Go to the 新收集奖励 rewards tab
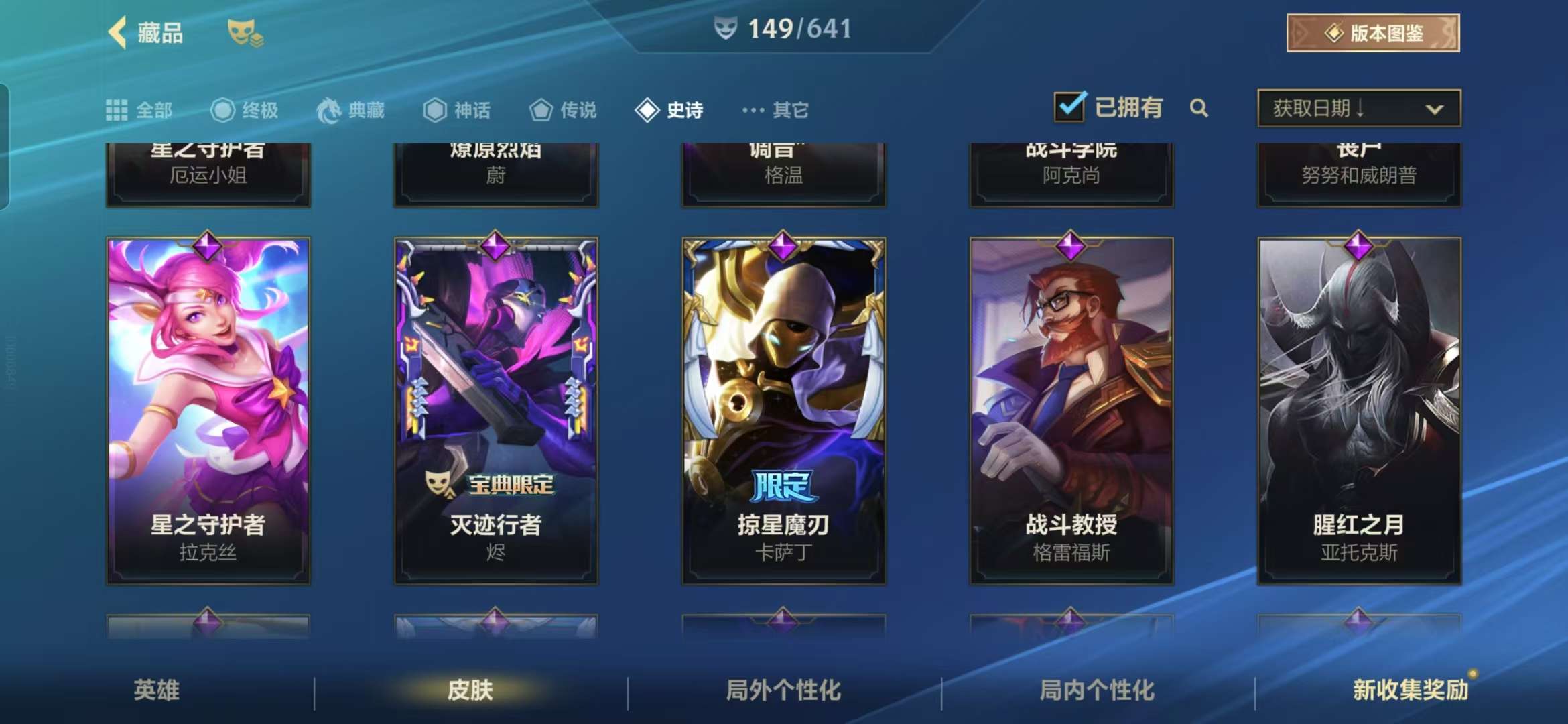This screenshot has width=1568, height=724. [1411, 690]
